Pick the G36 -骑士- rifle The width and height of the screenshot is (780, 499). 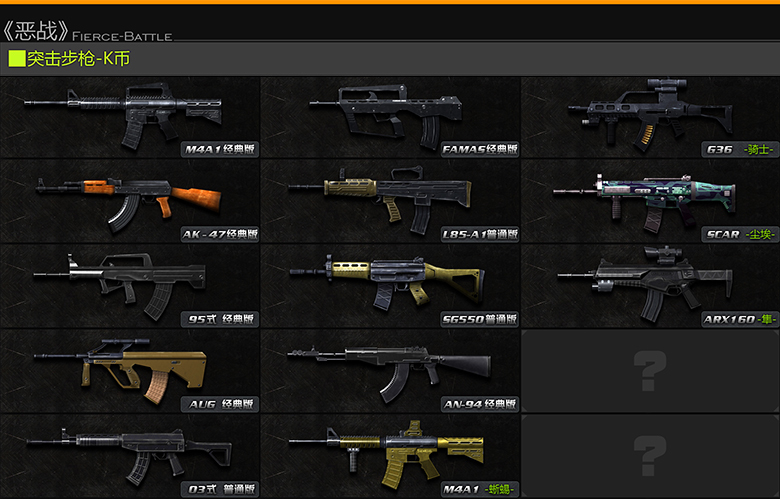pyautogui.click(x=650, y=118)
